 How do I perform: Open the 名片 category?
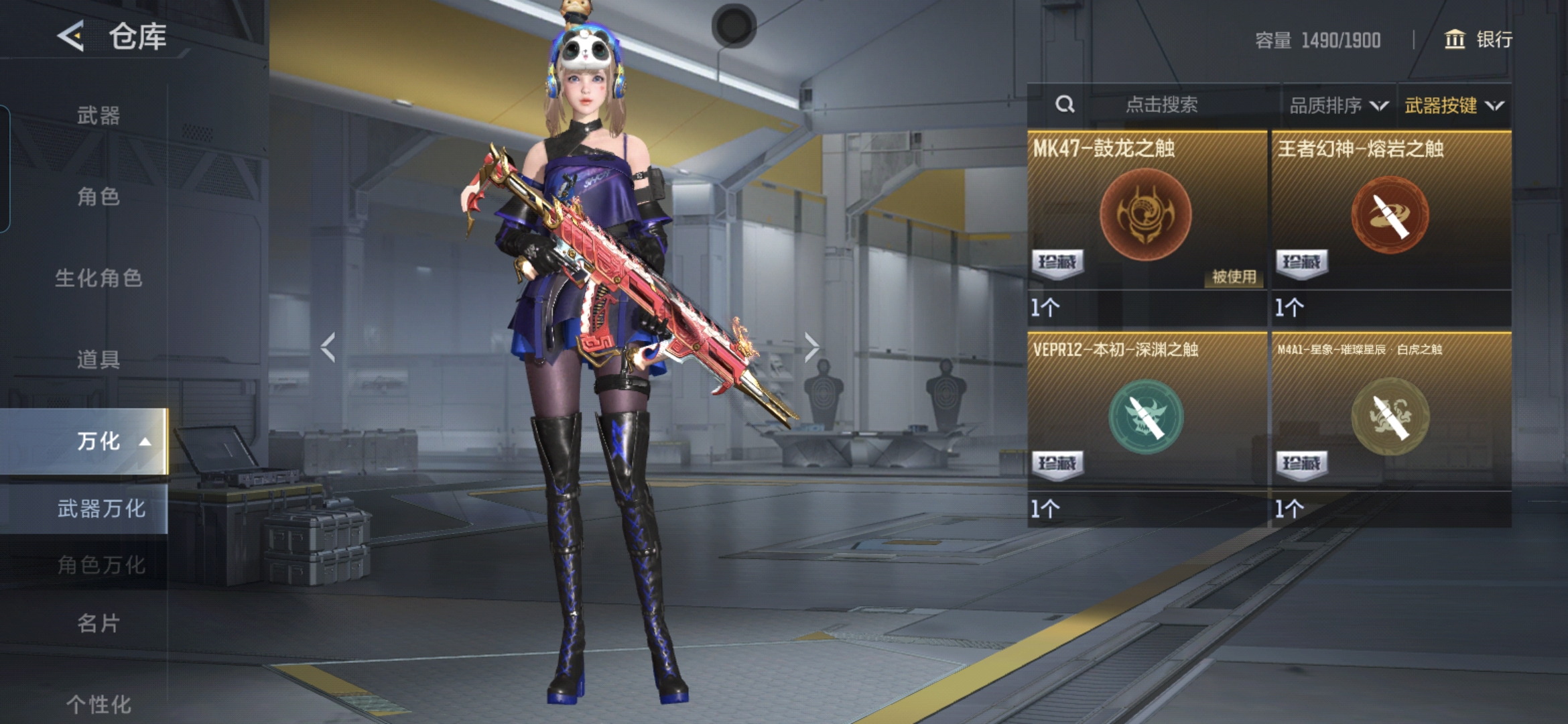pyautogui.click(x=98, y=623)
